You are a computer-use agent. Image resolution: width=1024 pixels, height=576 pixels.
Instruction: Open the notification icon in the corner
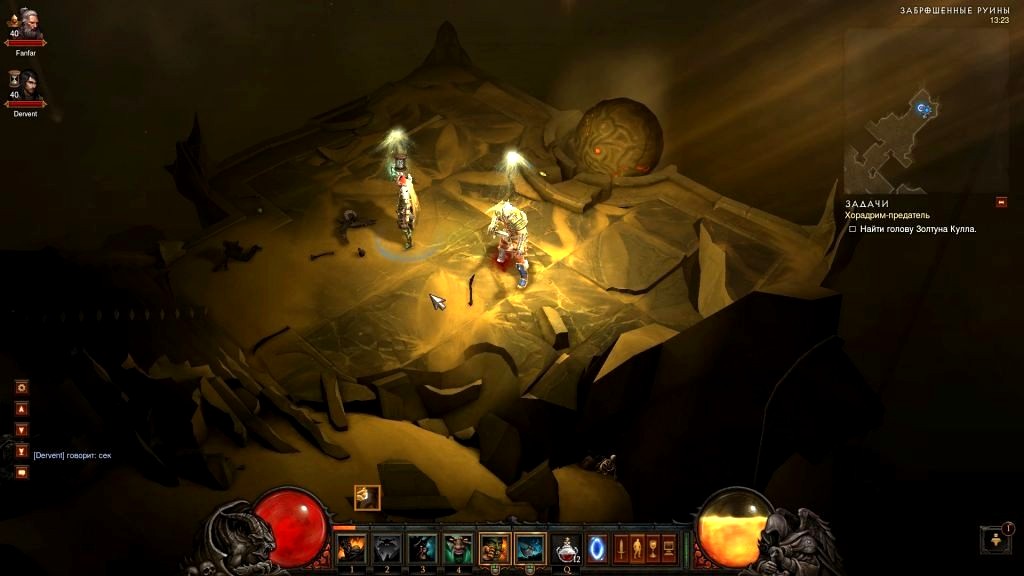[x=996, y=540]
